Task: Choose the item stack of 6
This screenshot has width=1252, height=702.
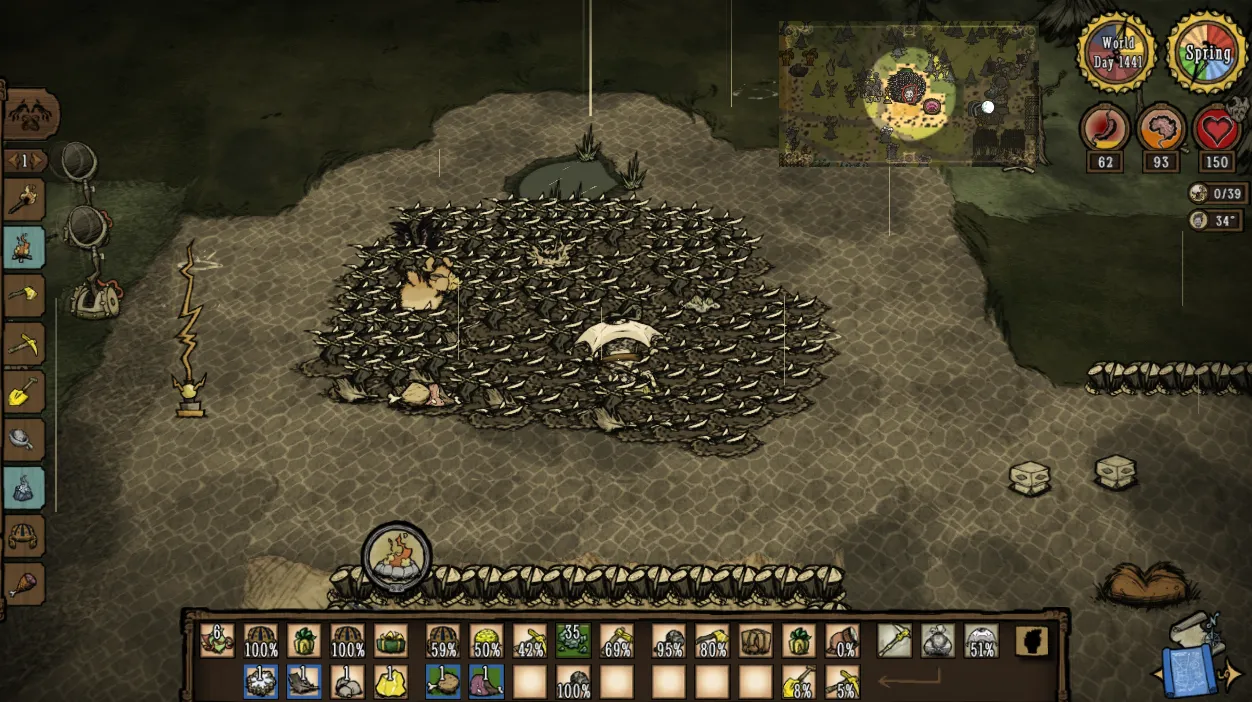Action: click(x=217, y=641)
